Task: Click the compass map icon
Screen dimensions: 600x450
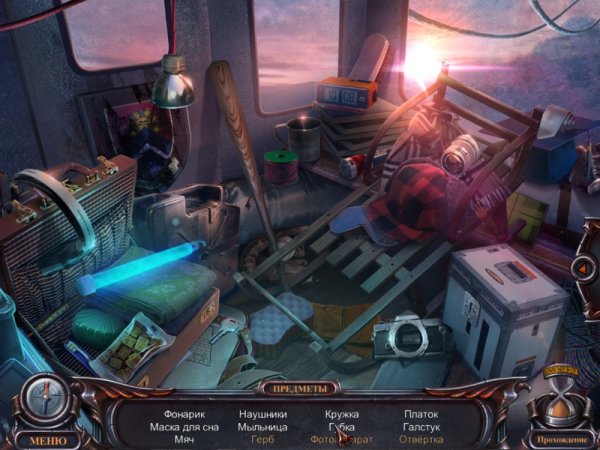Action: click(46, 398)
